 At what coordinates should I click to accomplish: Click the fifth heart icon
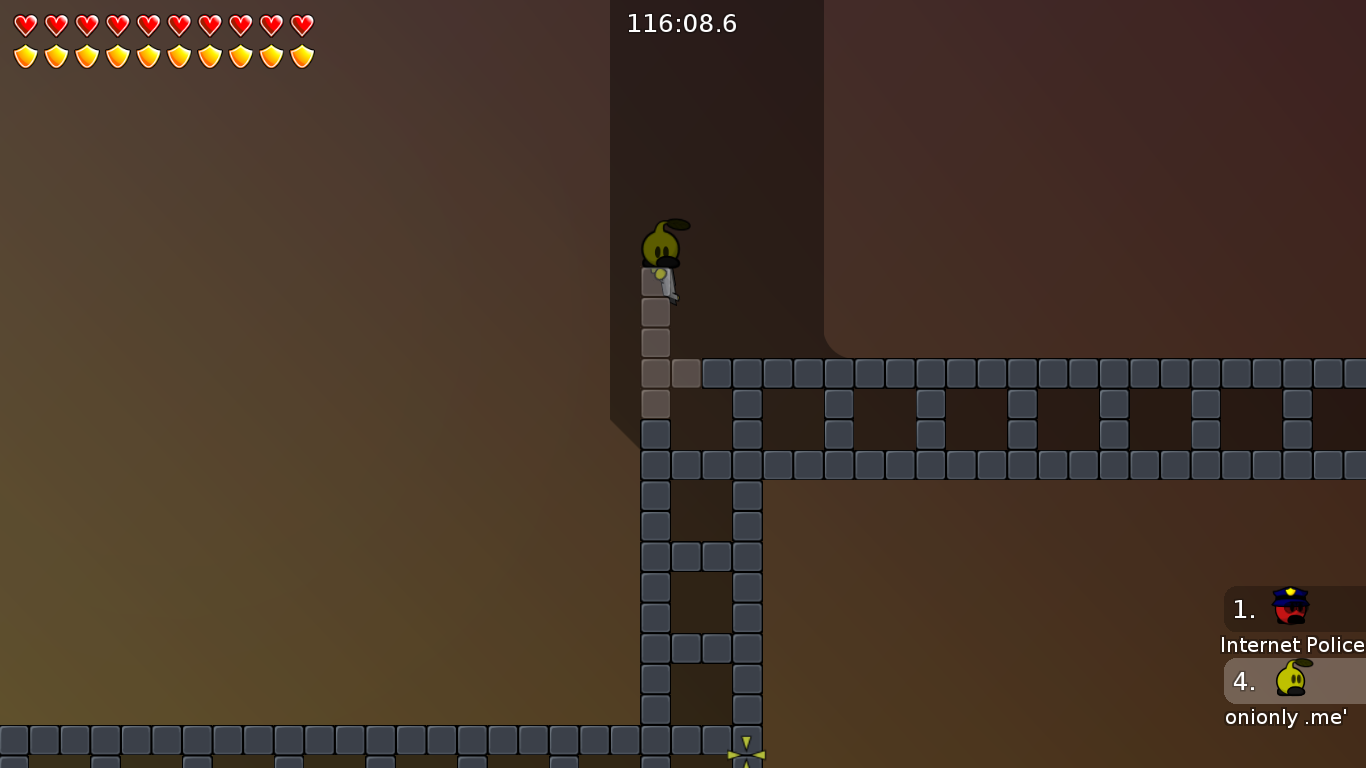(146, 26)
